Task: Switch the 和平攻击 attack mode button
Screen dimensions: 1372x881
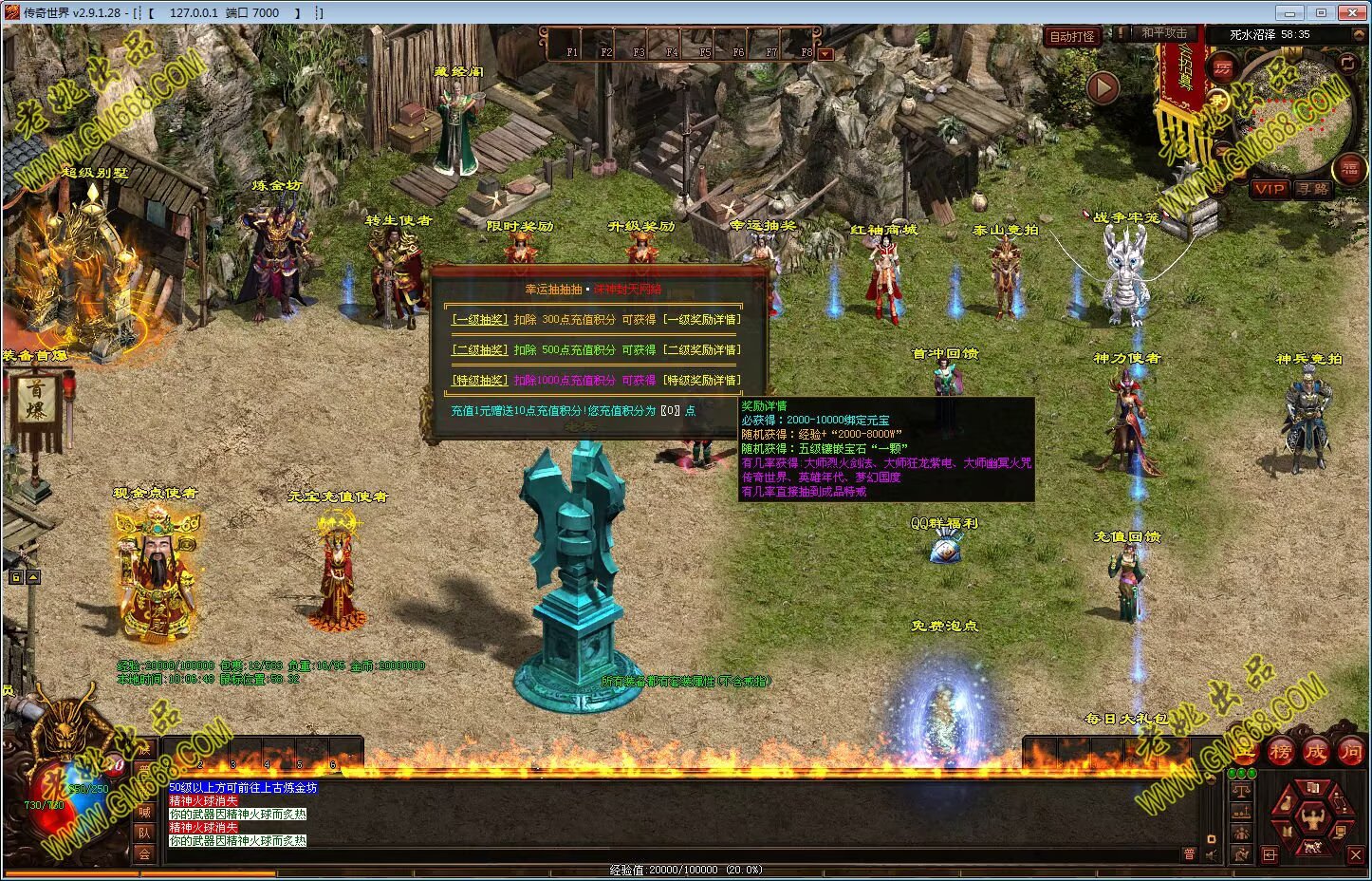Action: (1163, 33)
